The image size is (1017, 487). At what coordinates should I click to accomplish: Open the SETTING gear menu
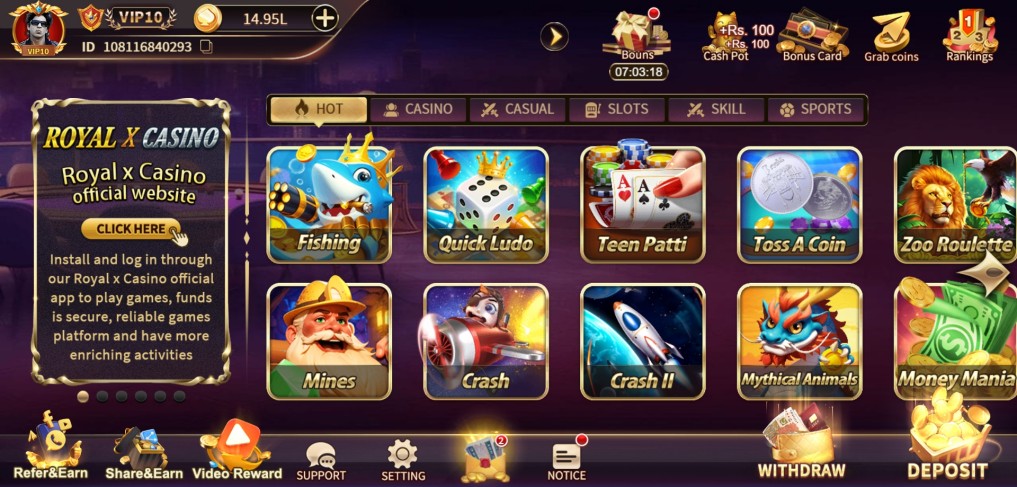pos(403,460)
